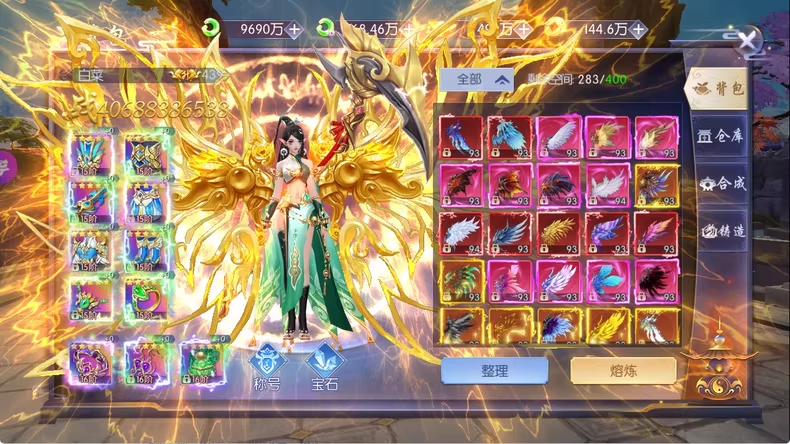Click the 整理 sort button

tap(494, 370)
